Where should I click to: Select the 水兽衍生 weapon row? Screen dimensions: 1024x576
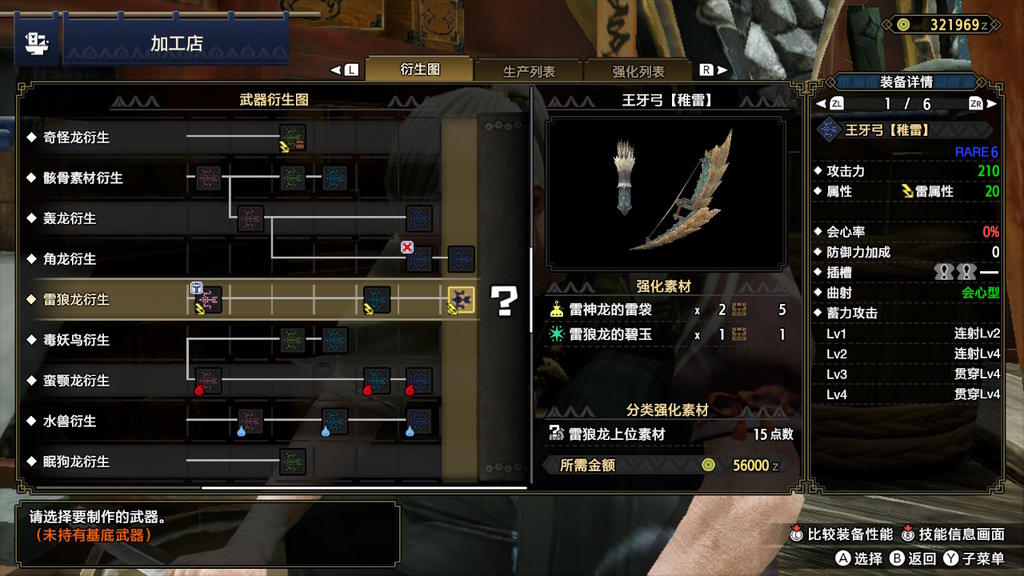69,421
